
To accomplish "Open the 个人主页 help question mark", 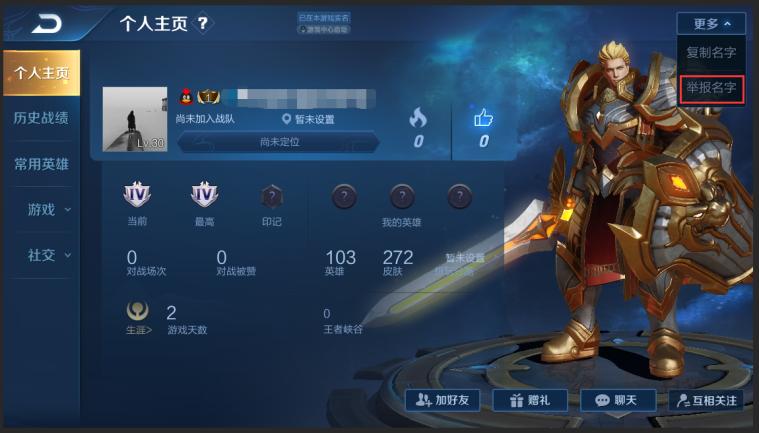I will pos(203,22).
